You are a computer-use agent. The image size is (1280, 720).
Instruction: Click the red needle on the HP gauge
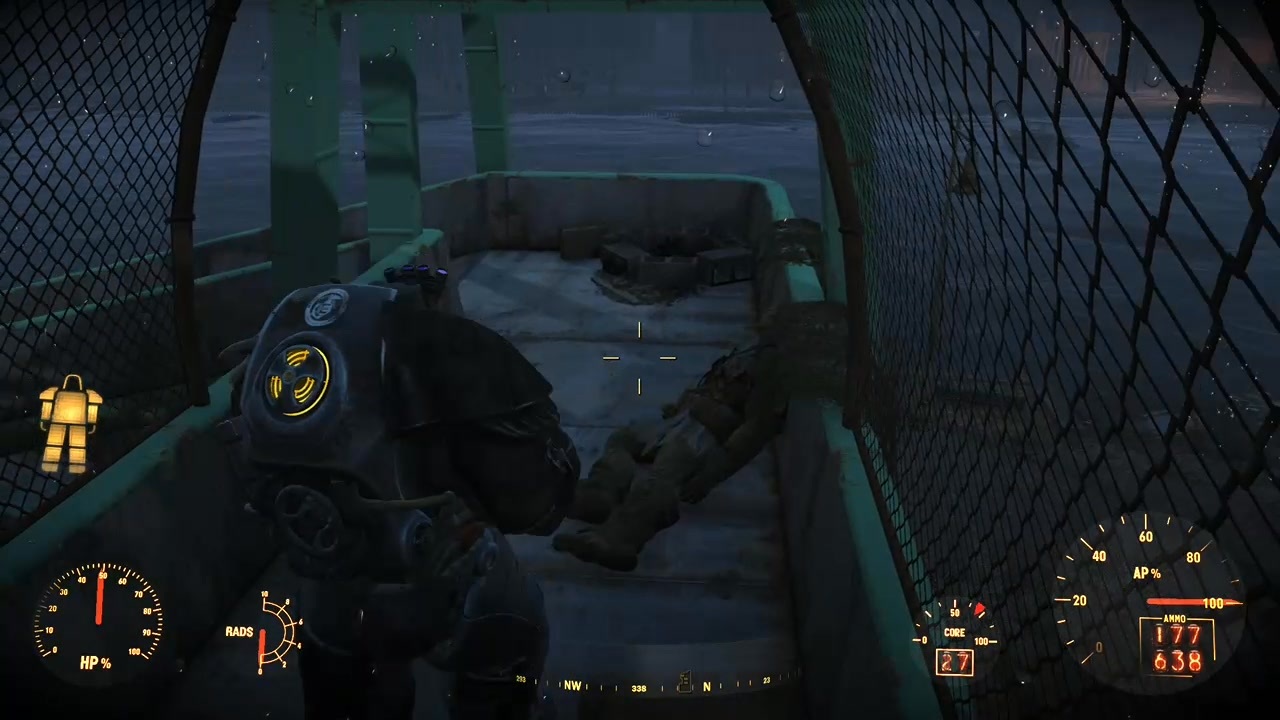click(x=99, y=602)
